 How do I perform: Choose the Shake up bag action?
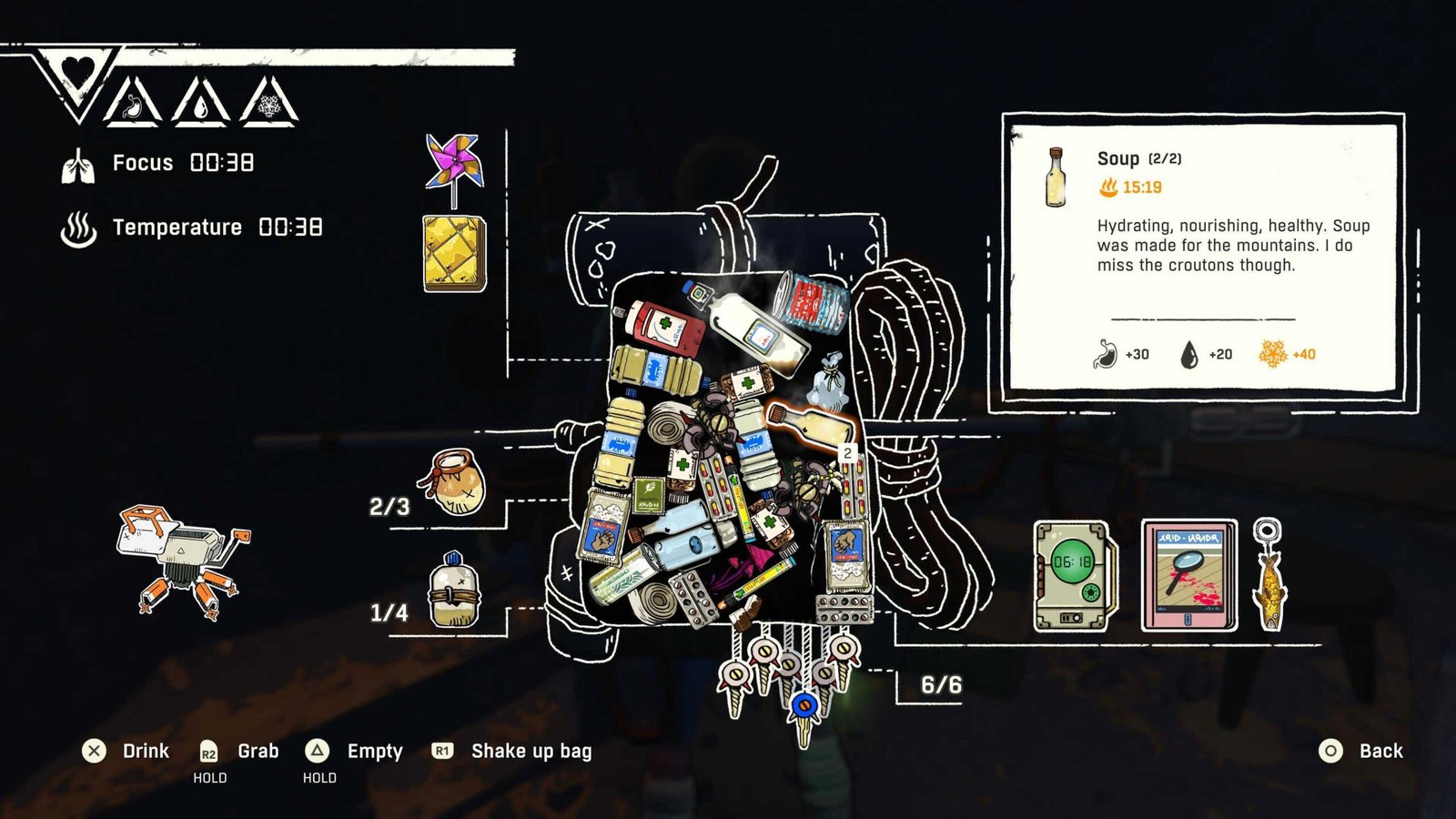531,751
